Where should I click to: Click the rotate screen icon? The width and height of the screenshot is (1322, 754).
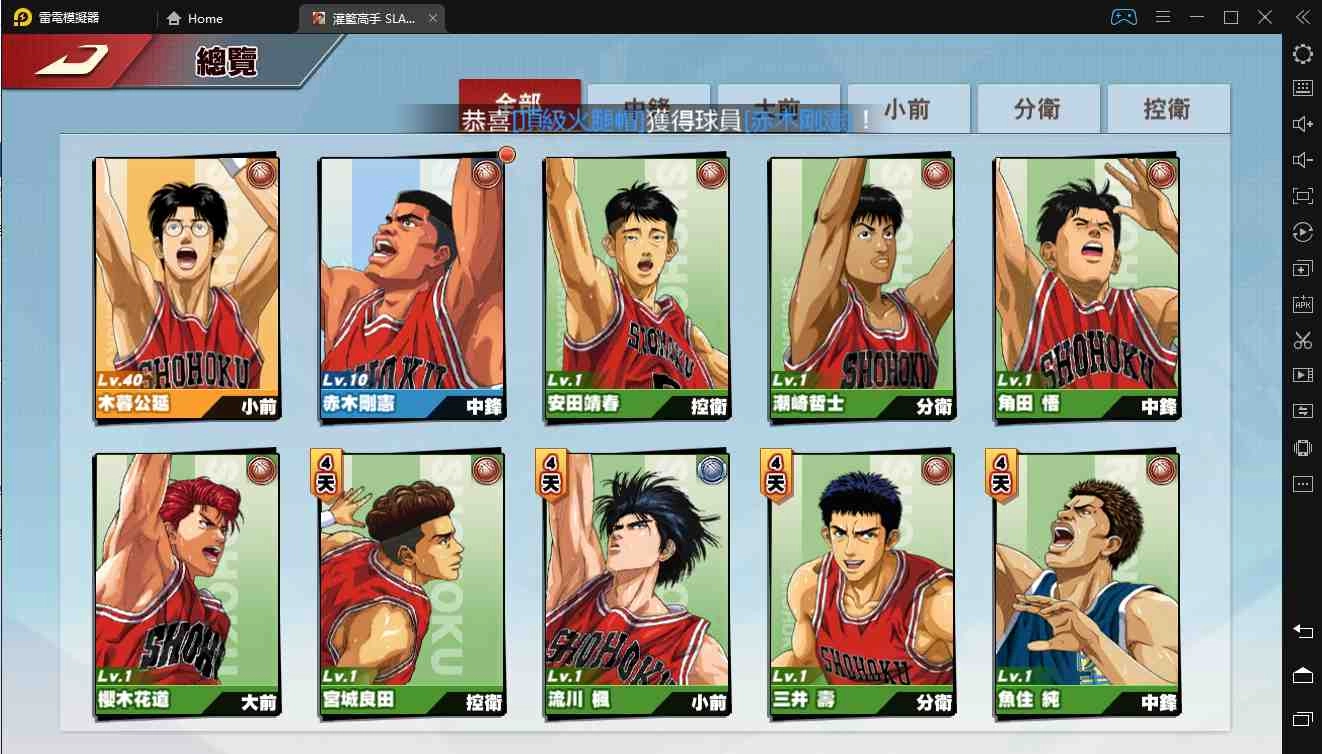(1303, 232)
